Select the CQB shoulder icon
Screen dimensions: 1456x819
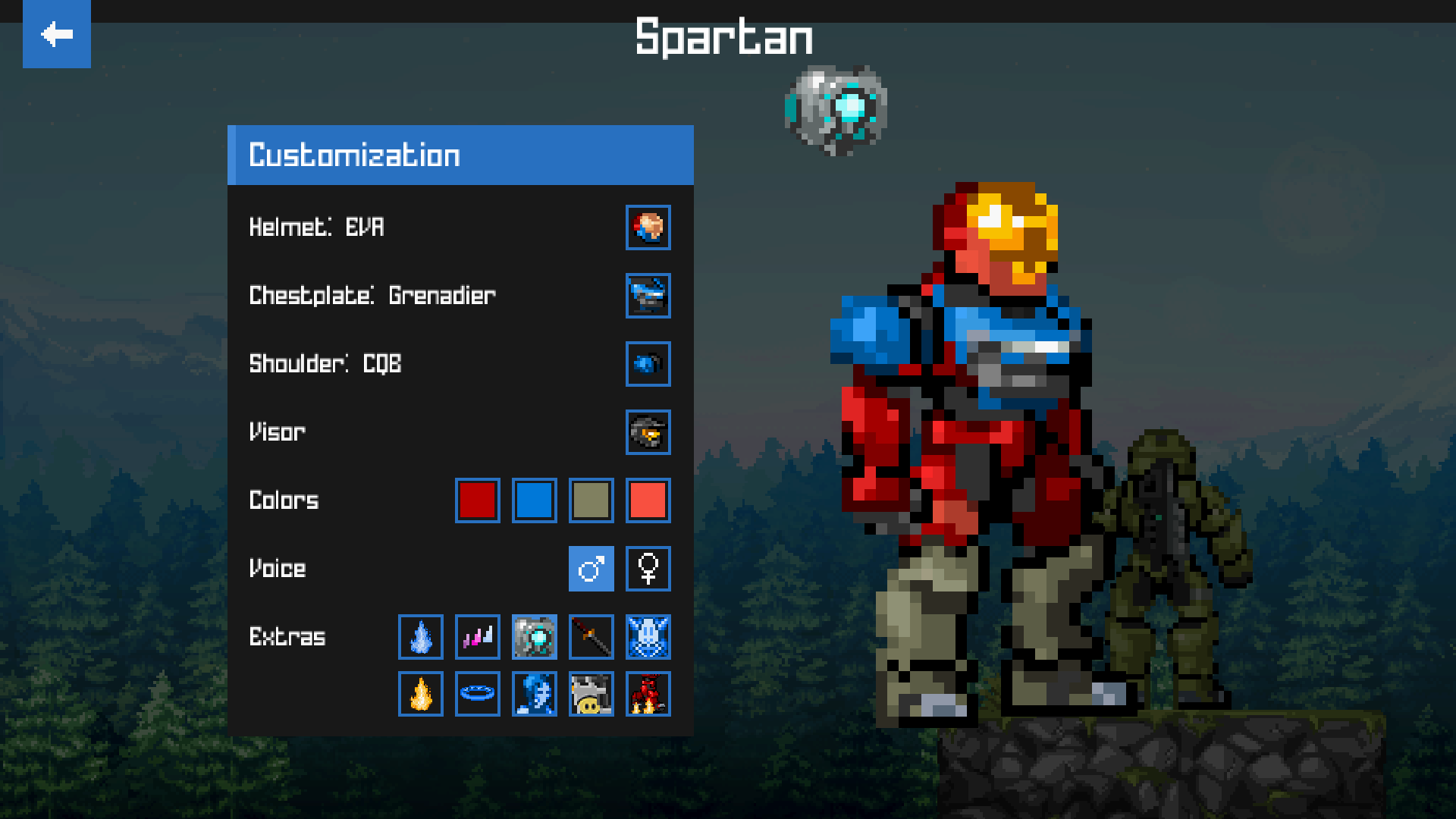coord(648,364)
